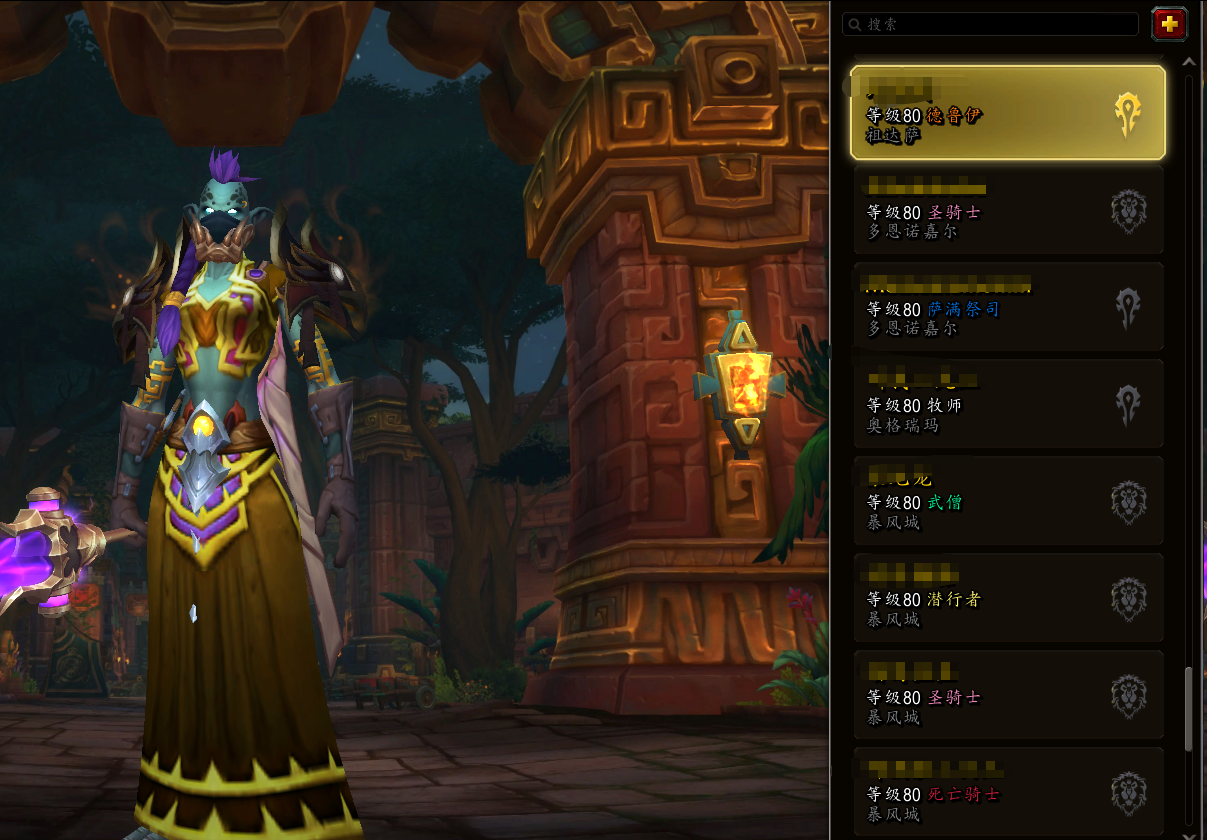This screenshot has height=840, width=1207.
Task: Select the Shaman character (萨满祭司)
Action: tap(1008, 307)
